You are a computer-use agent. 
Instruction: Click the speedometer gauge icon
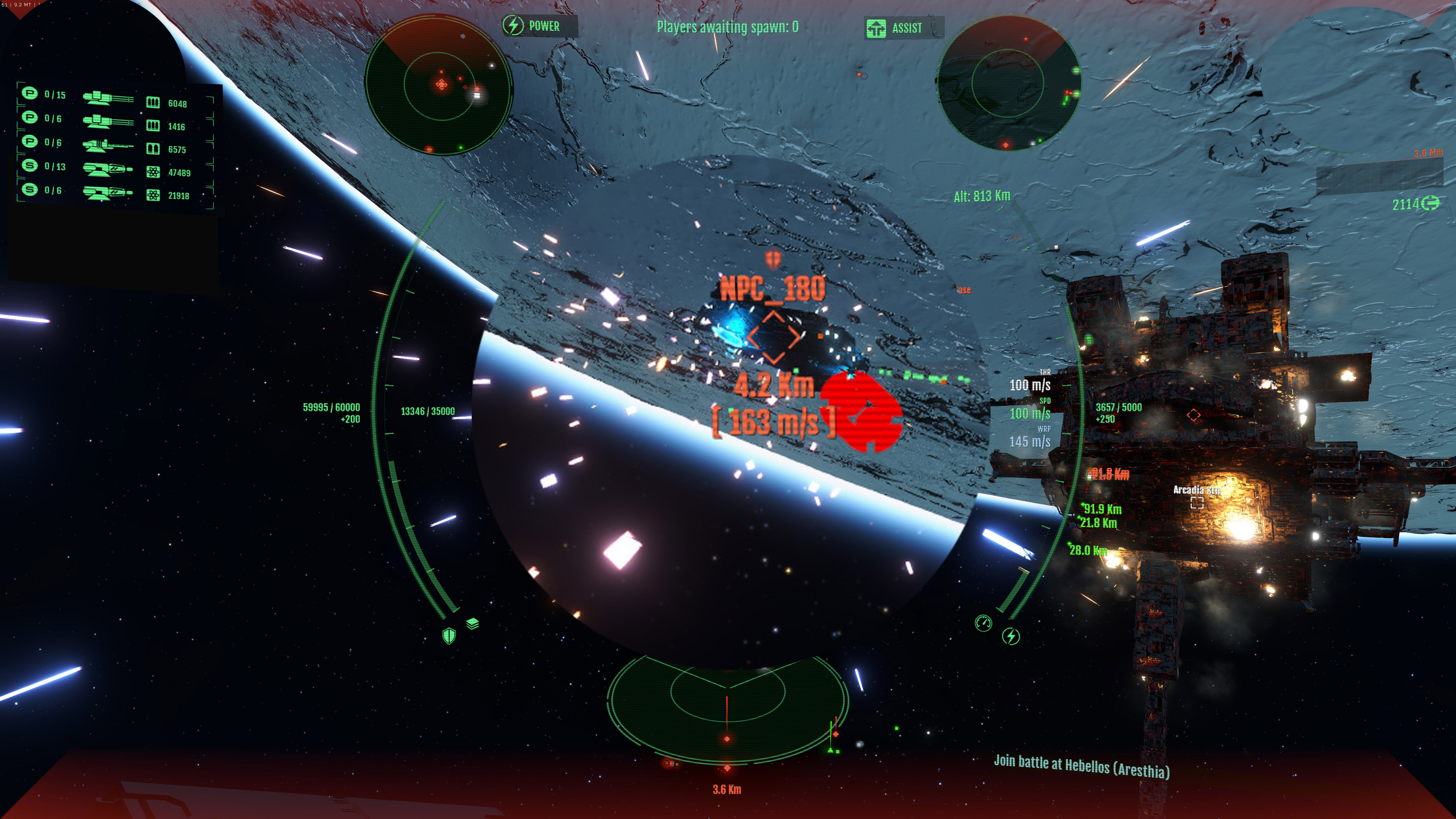click(x=984, y=623)
